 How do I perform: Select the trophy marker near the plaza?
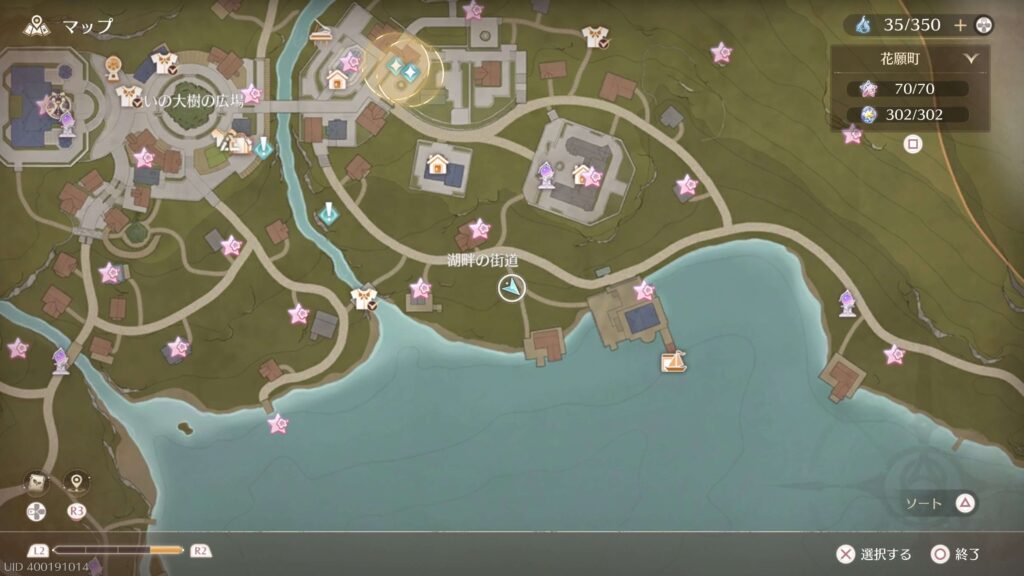113,68
